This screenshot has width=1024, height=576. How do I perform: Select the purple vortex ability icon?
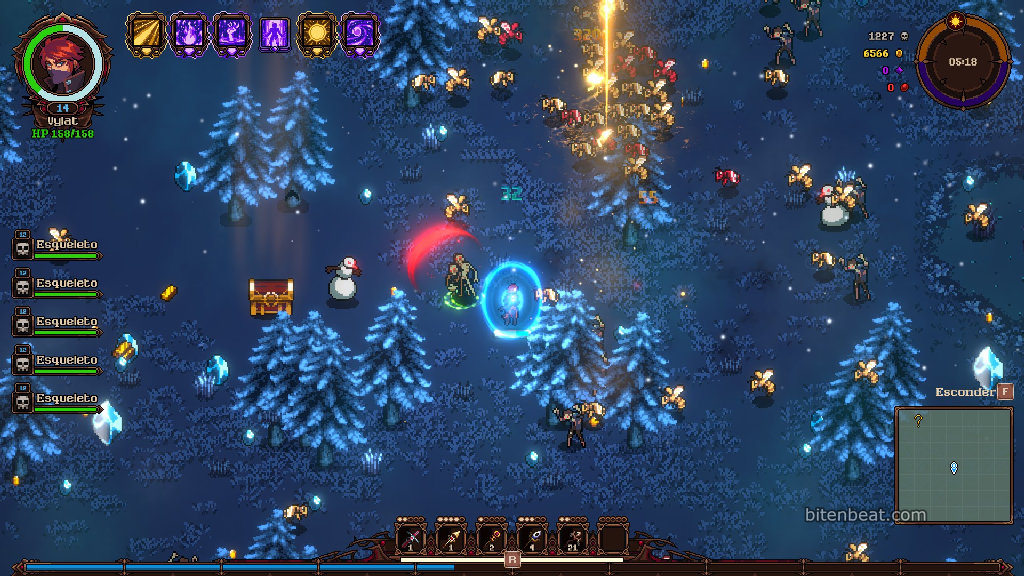[x=360, y=34]
